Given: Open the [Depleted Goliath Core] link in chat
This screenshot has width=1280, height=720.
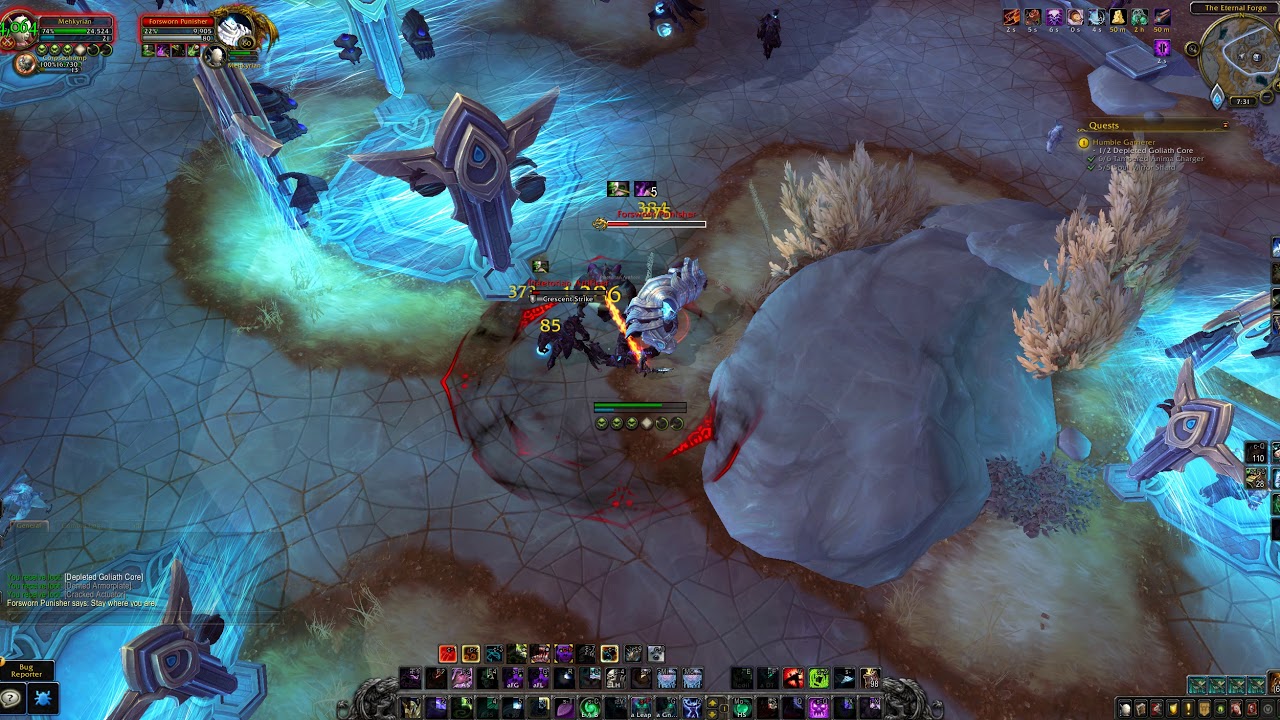Looking at the screenshot, I should [x=103, y=576].
